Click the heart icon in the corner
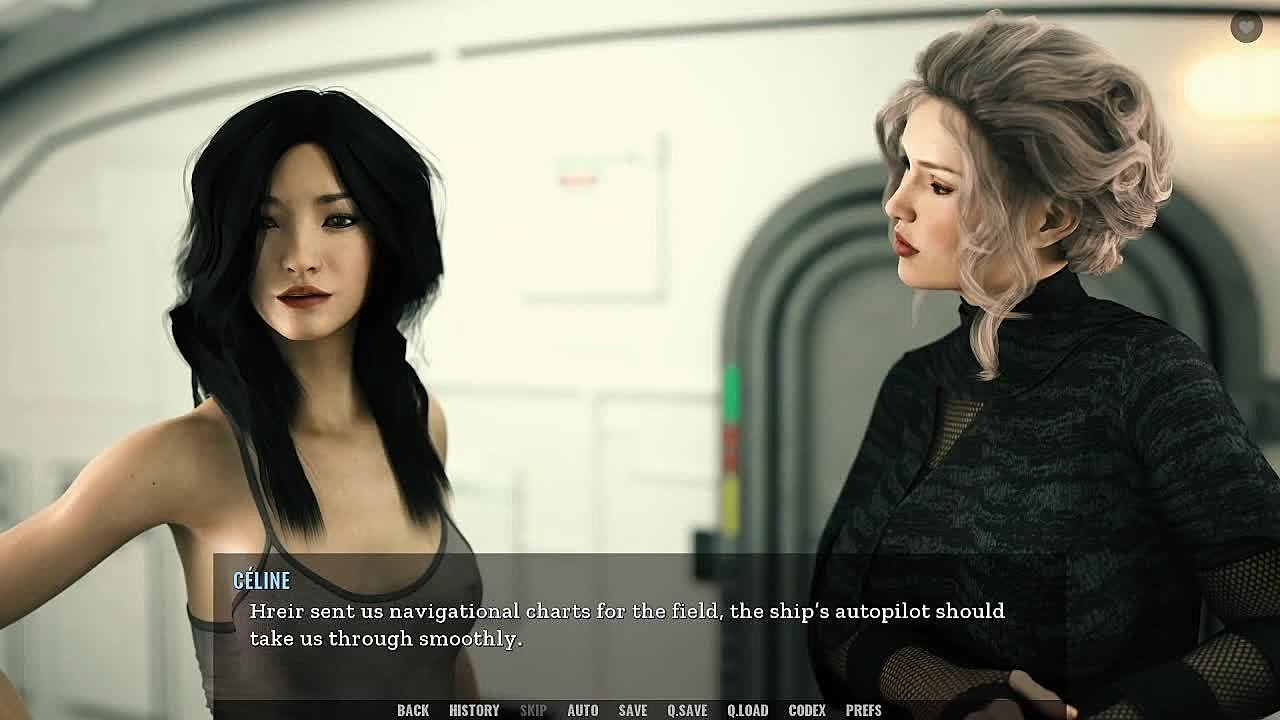 (x=1246, y=27)
